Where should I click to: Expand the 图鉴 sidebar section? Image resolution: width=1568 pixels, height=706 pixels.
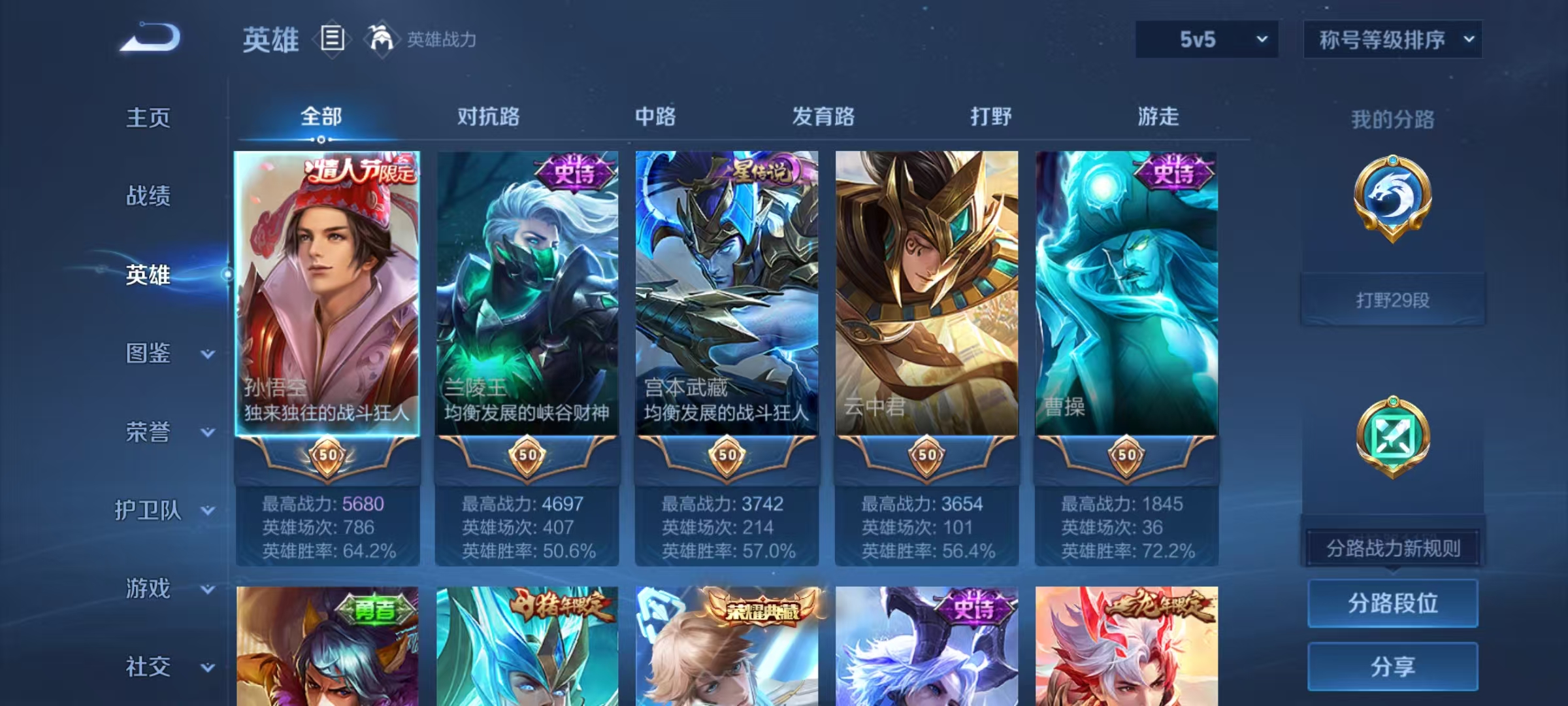pyautogui.click(x=157, y=353)
